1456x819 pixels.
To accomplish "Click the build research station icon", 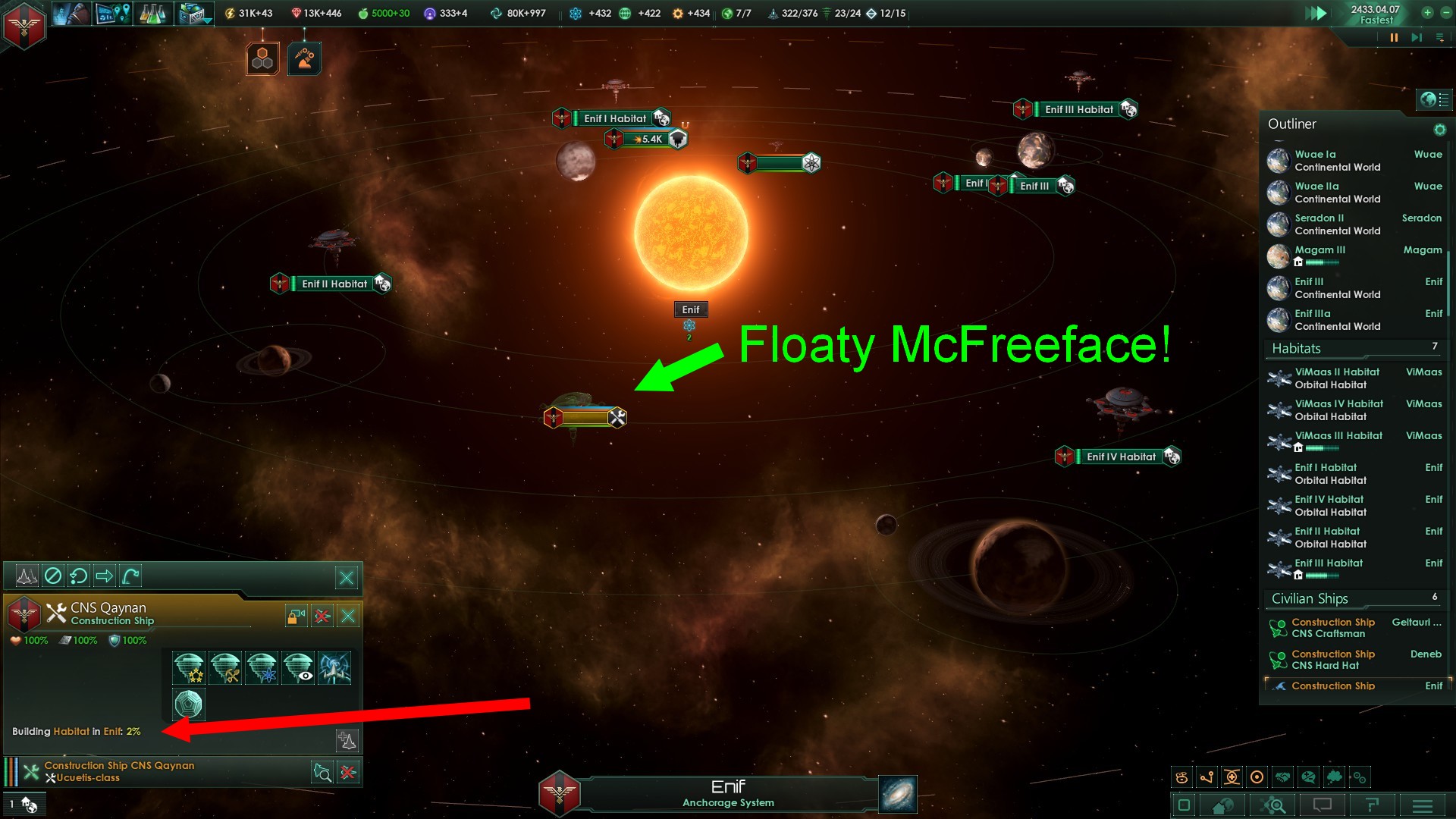I will pyautogui.click(x=261, y=668).
